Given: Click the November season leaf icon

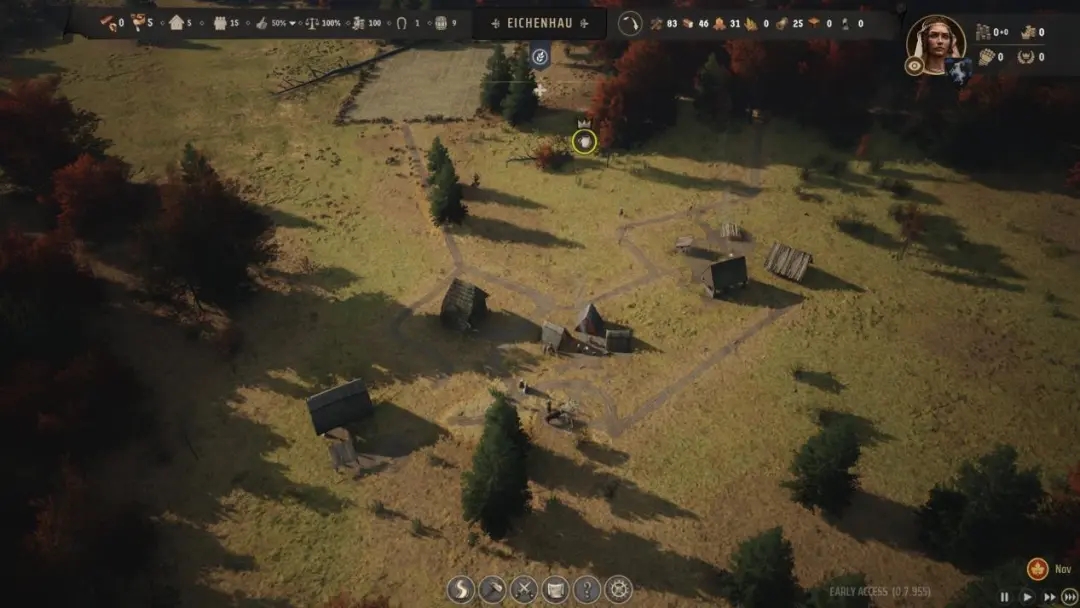Looking at the screenshot, I should point(1037,569).
